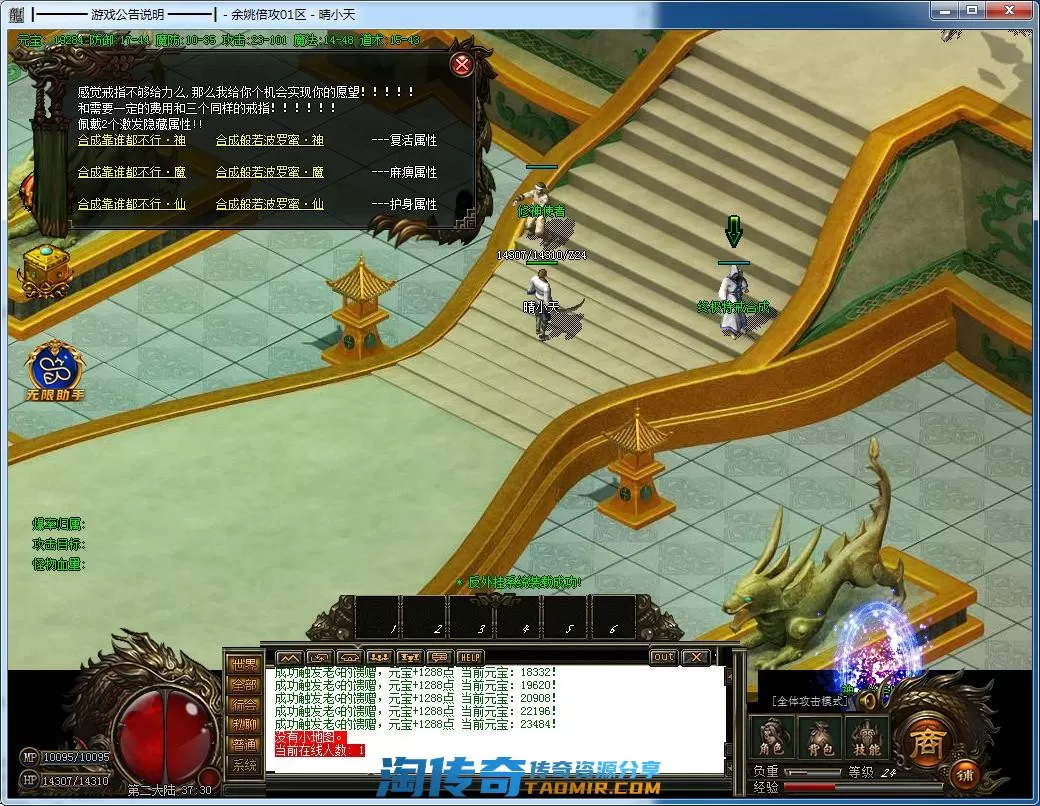The width and height of the screenshot is (1040, 806).
Task: Choose 合成靠谁都不行·神 option
Action: coord(132,141)
